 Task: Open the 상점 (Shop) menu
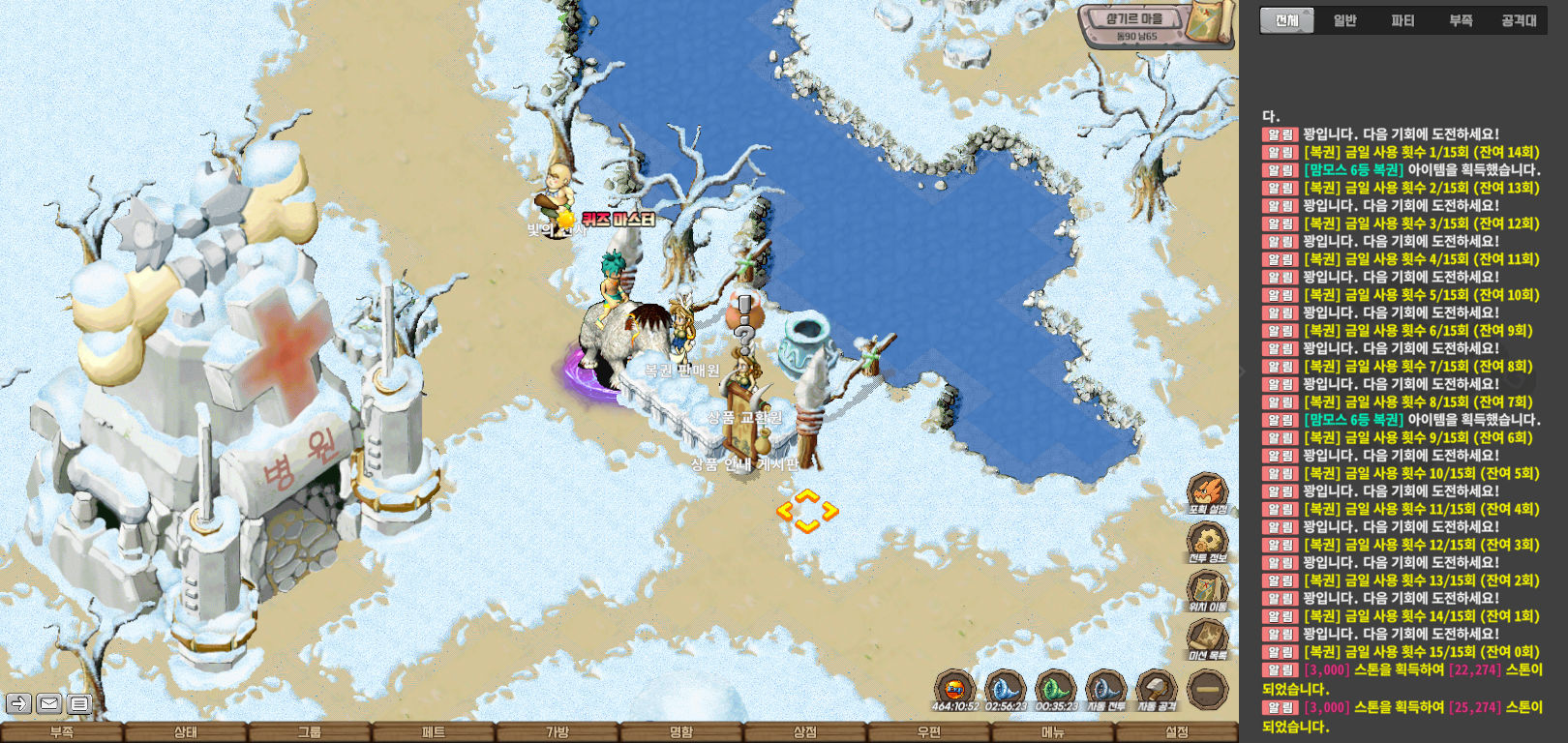805,732
